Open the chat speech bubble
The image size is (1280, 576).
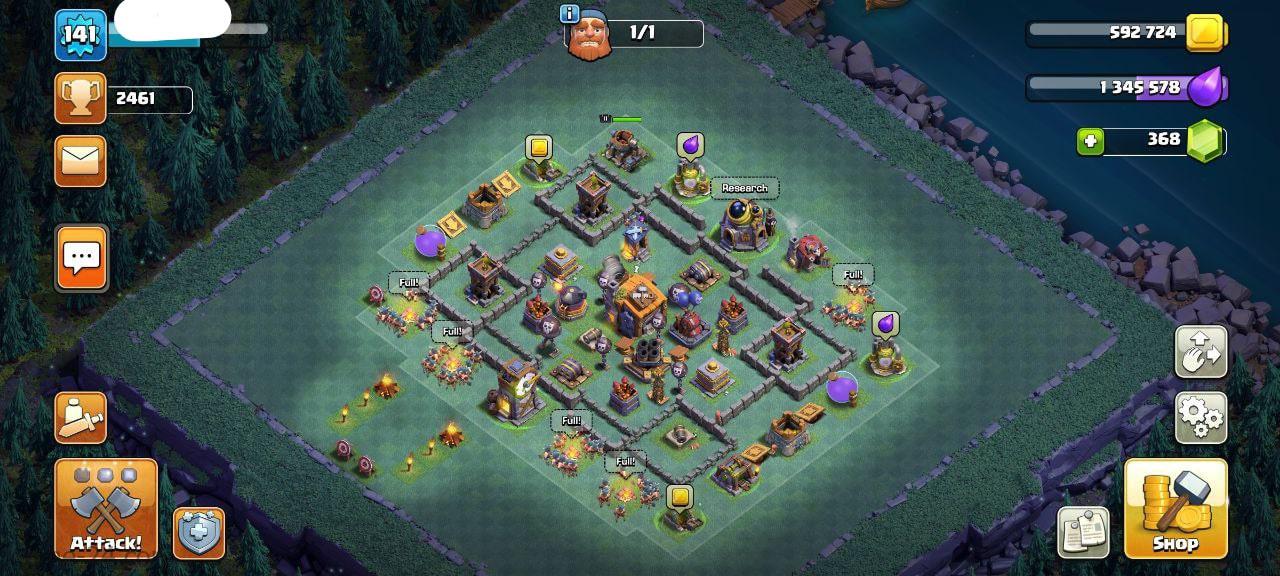[81, 257]
